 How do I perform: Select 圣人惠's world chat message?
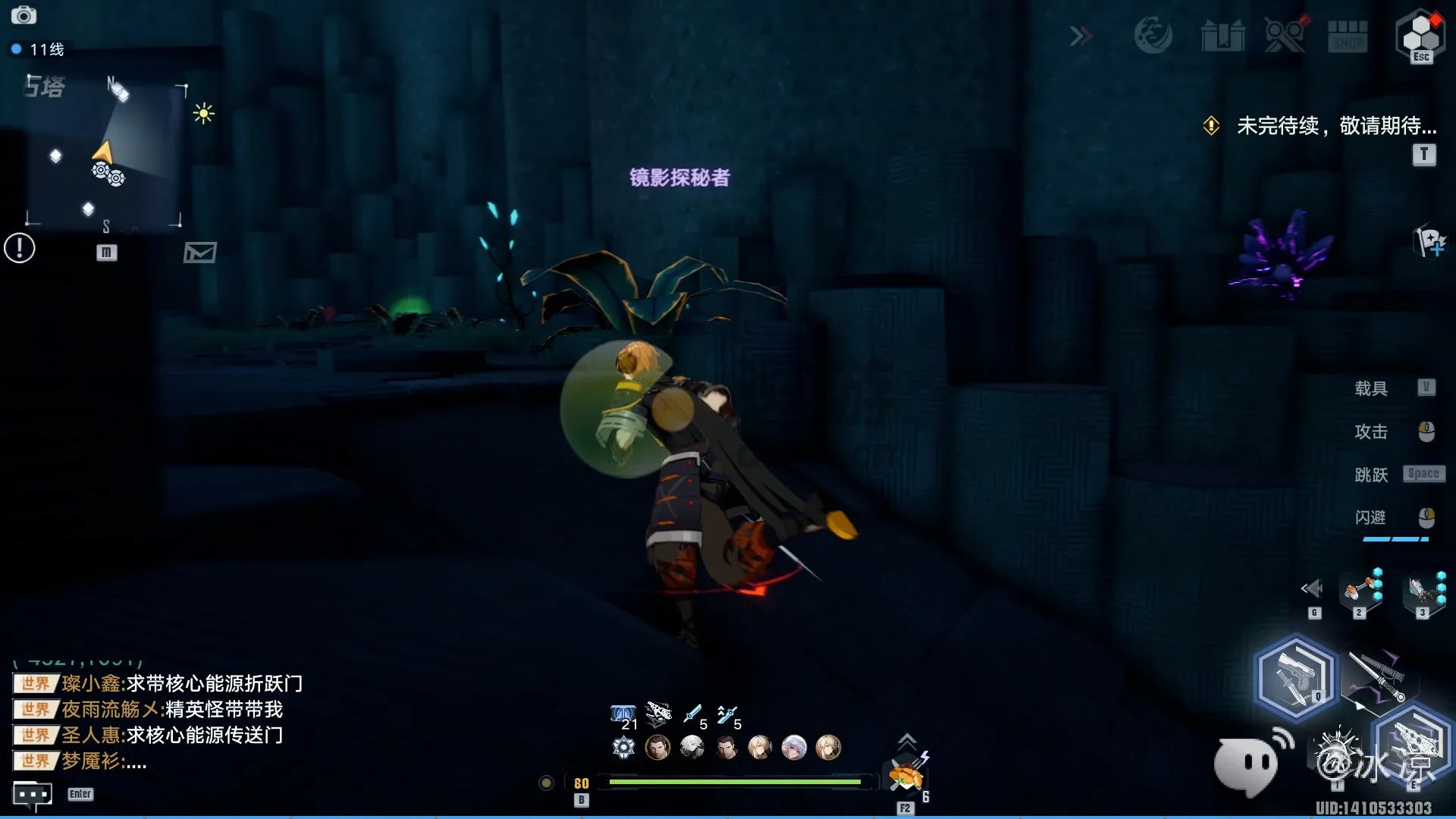[x=171, y=736]
